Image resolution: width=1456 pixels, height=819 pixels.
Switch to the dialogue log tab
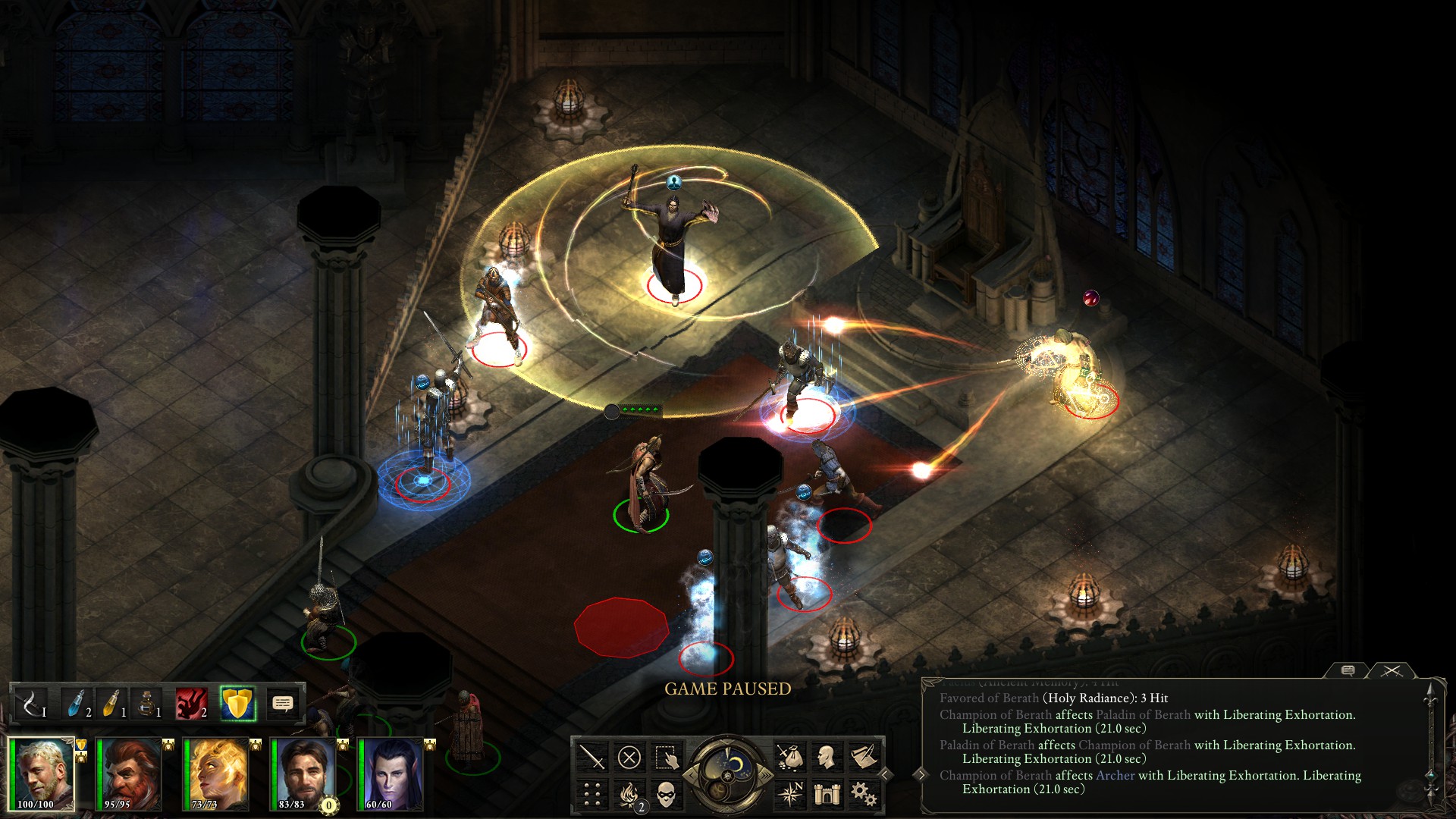(1348, 670)
